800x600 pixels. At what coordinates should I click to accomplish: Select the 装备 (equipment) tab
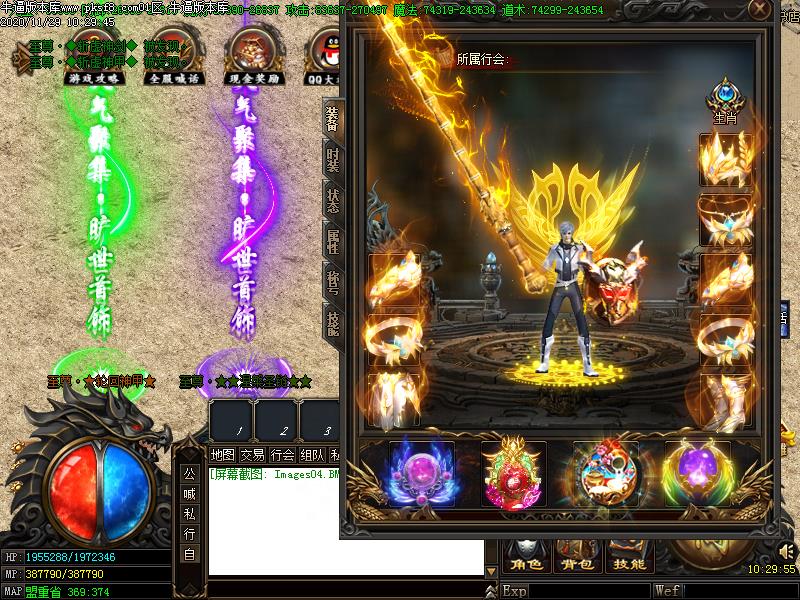(333, 119)
